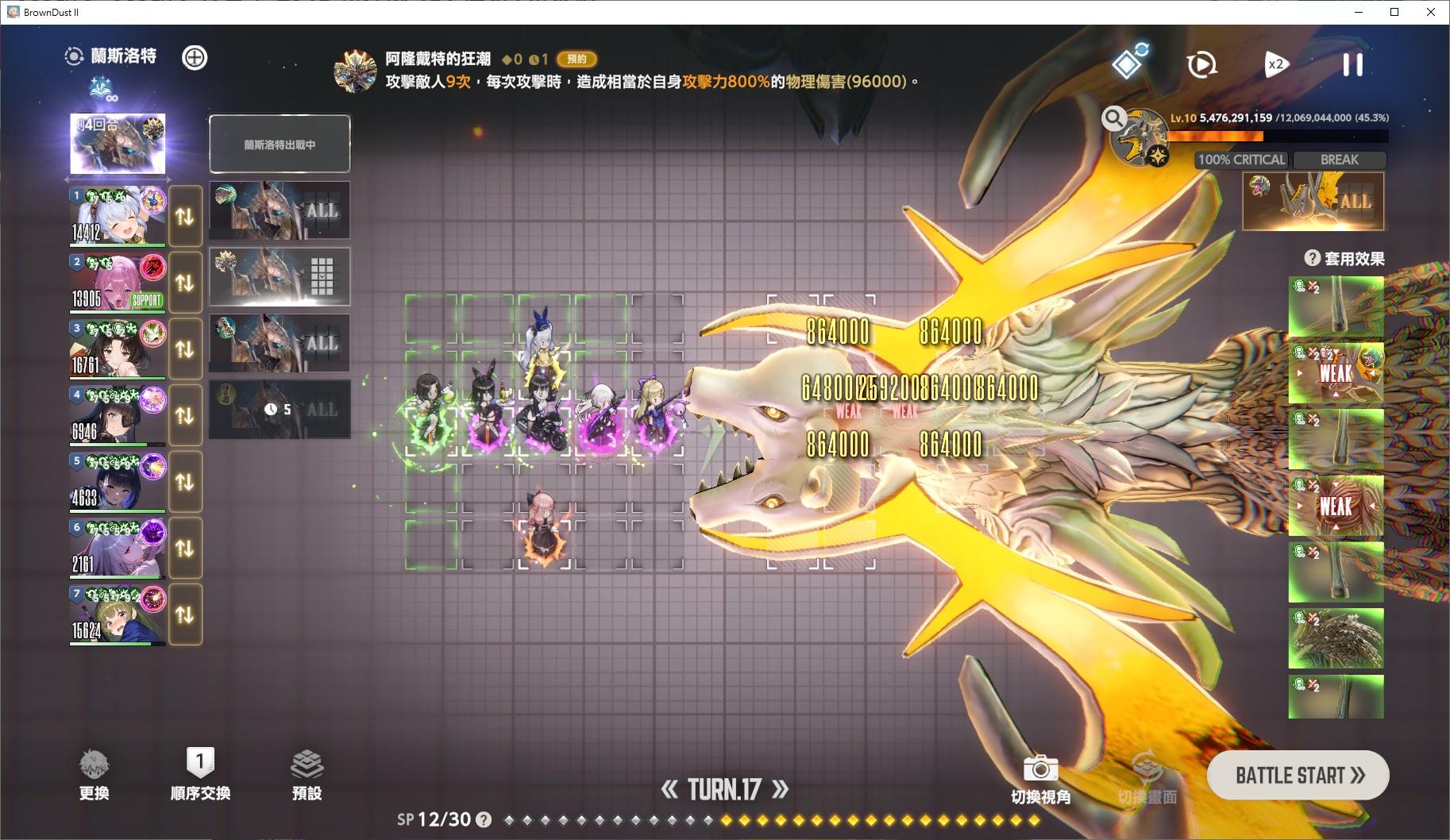Click the 預約 reserve tag on the skill banner
The height and width of the screenshot is (840, 1450).
tap(577, 60)
